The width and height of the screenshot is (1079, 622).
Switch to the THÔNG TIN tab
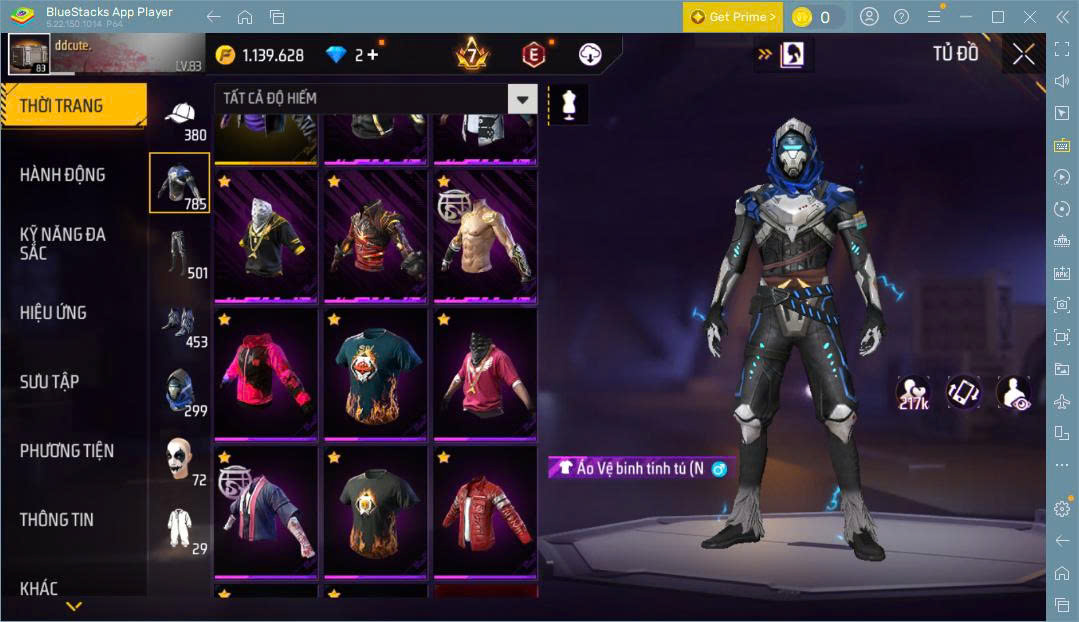56,520
